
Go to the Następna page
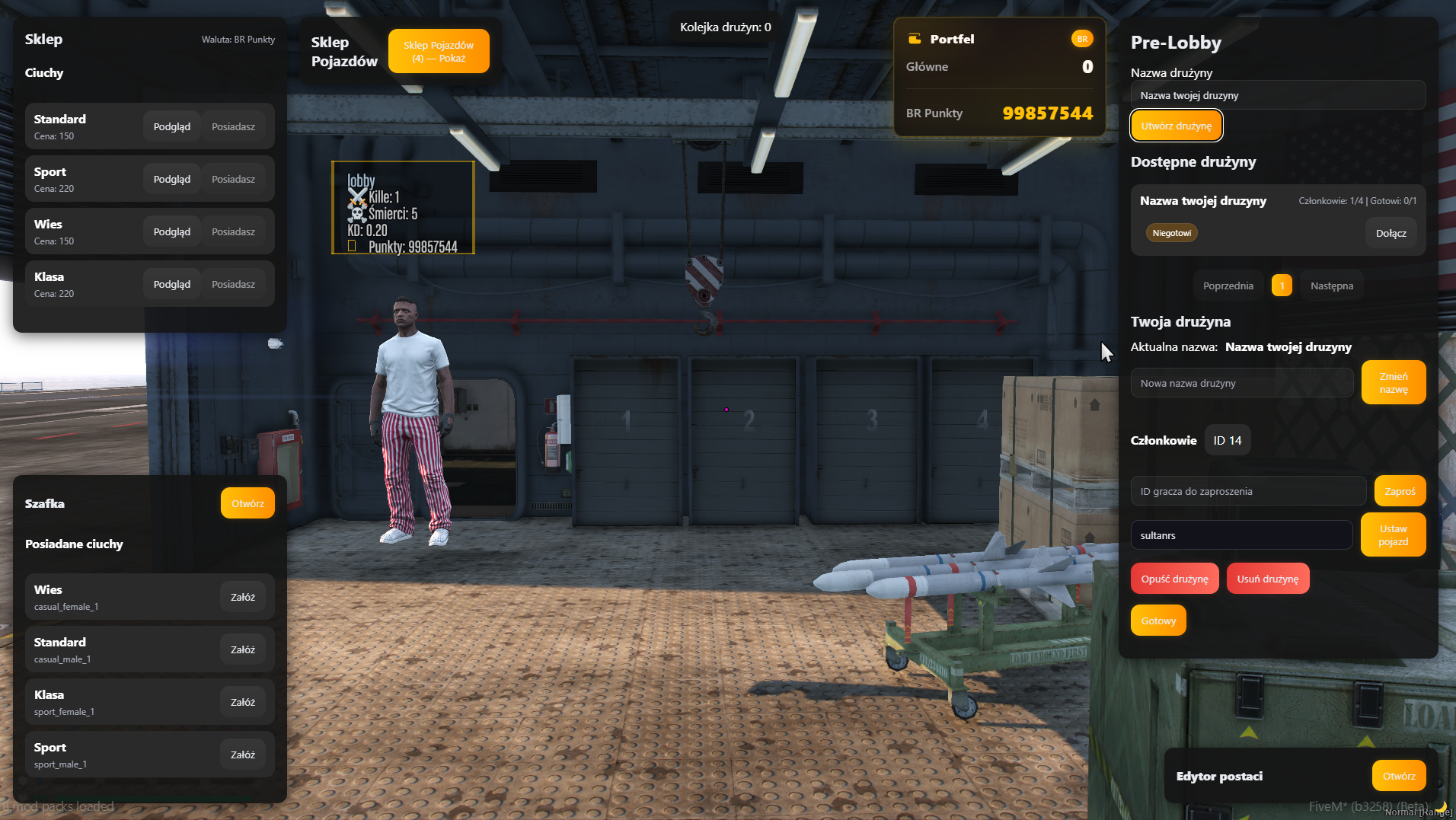[1331, 286]
